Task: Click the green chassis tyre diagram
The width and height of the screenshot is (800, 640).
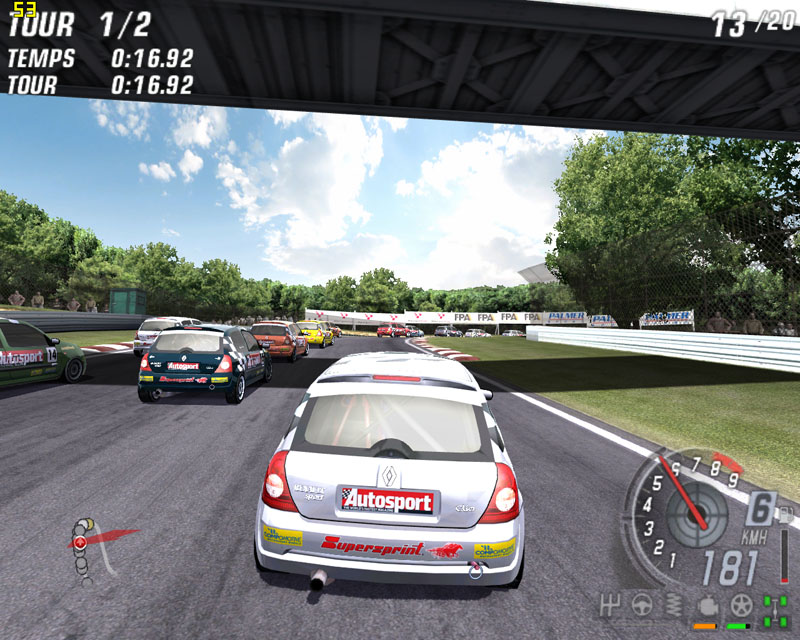Action: click(x=774, y=608)
